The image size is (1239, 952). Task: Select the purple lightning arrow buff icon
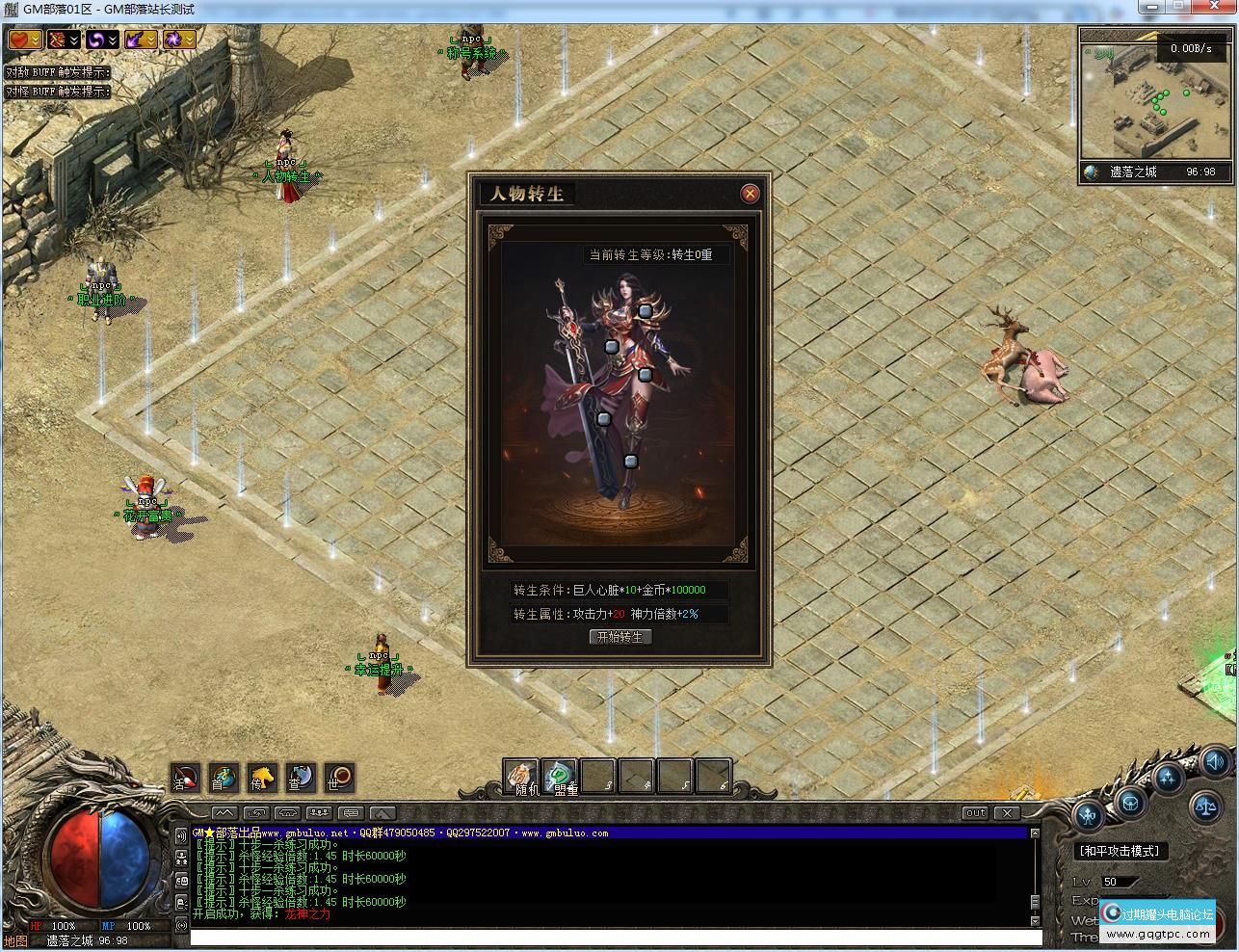pyautogui.click(x=136, y=40)
